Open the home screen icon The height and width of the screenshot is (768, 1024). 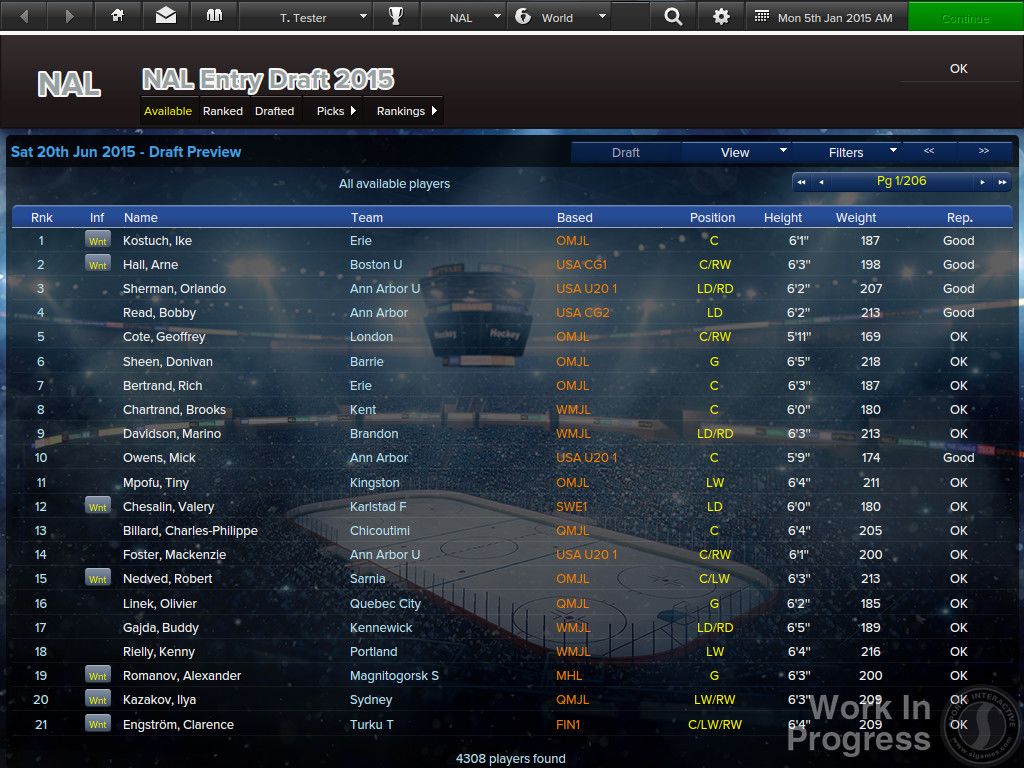pos(118,17)
